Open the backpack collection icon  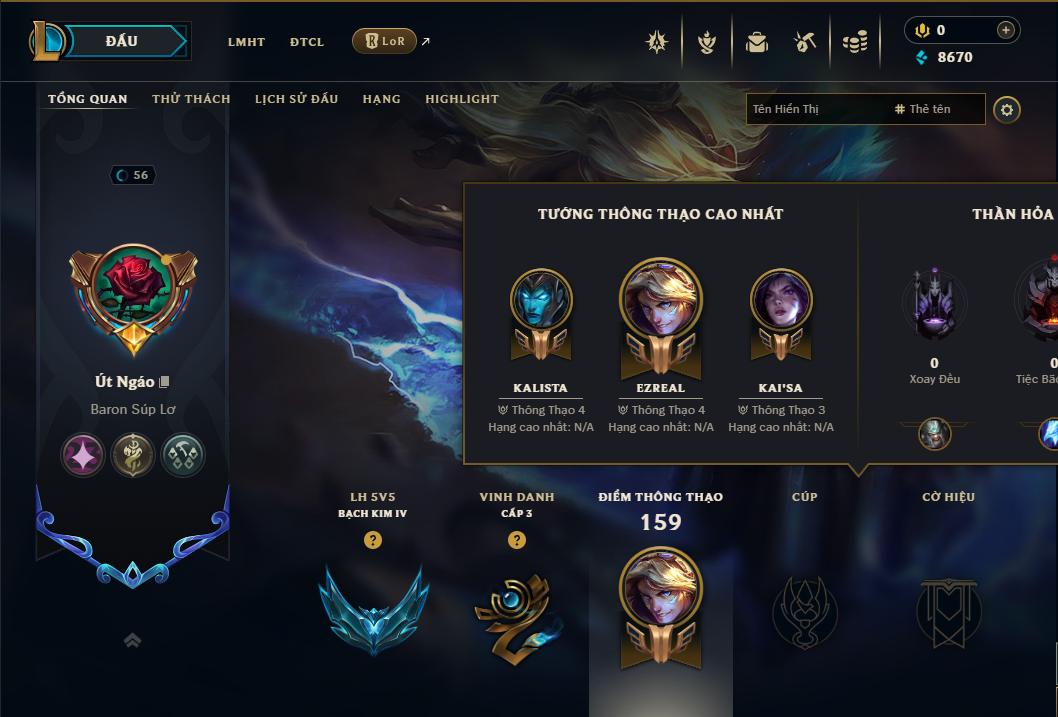(x=757, y=42)
